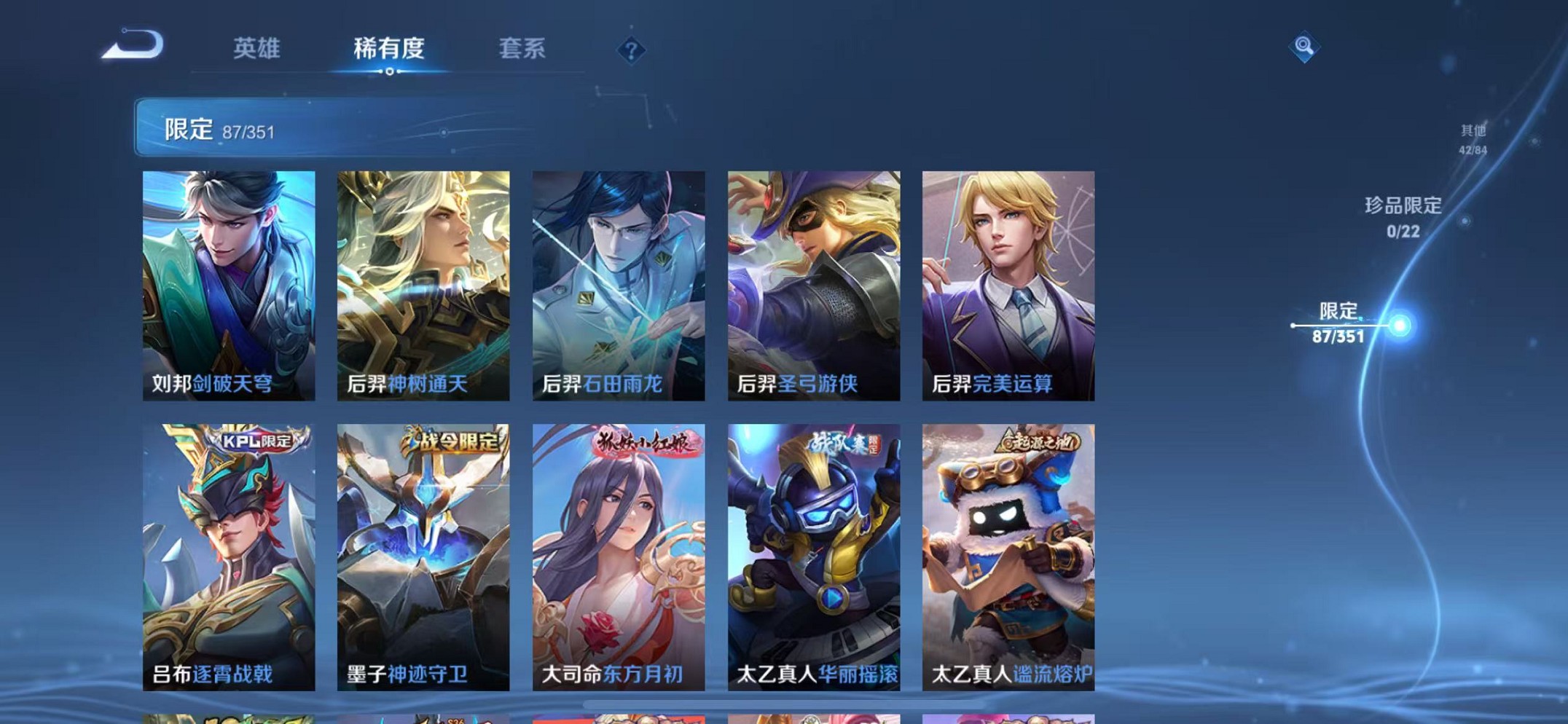Image resolution: width=1568 pixels, height=724 pixels.
Task: Click the 限定 87/351 navigation node
Action: tap(1337, 324)
